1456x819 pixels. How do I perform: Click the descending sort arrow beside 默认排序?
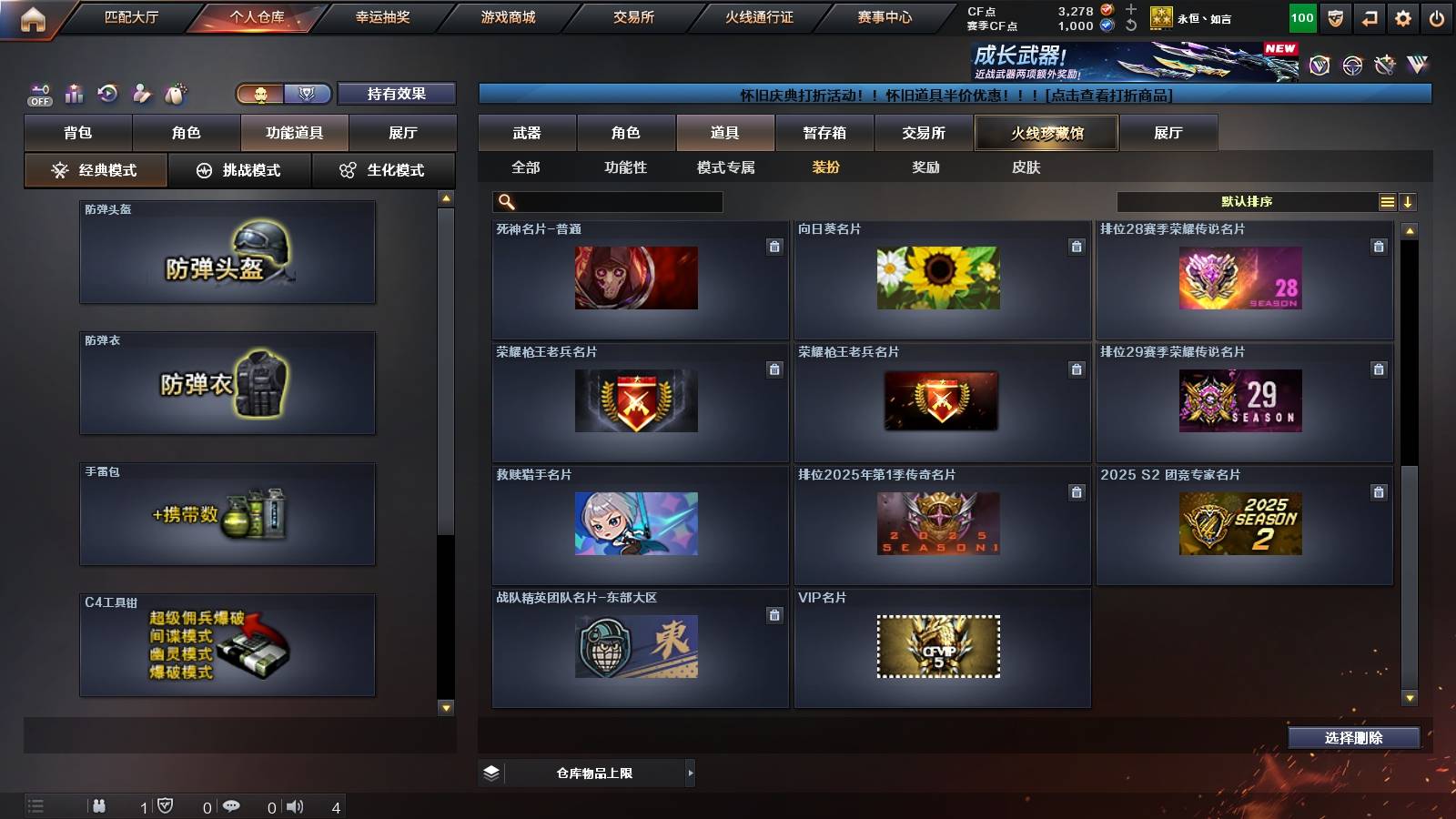tap(1408, 201)
